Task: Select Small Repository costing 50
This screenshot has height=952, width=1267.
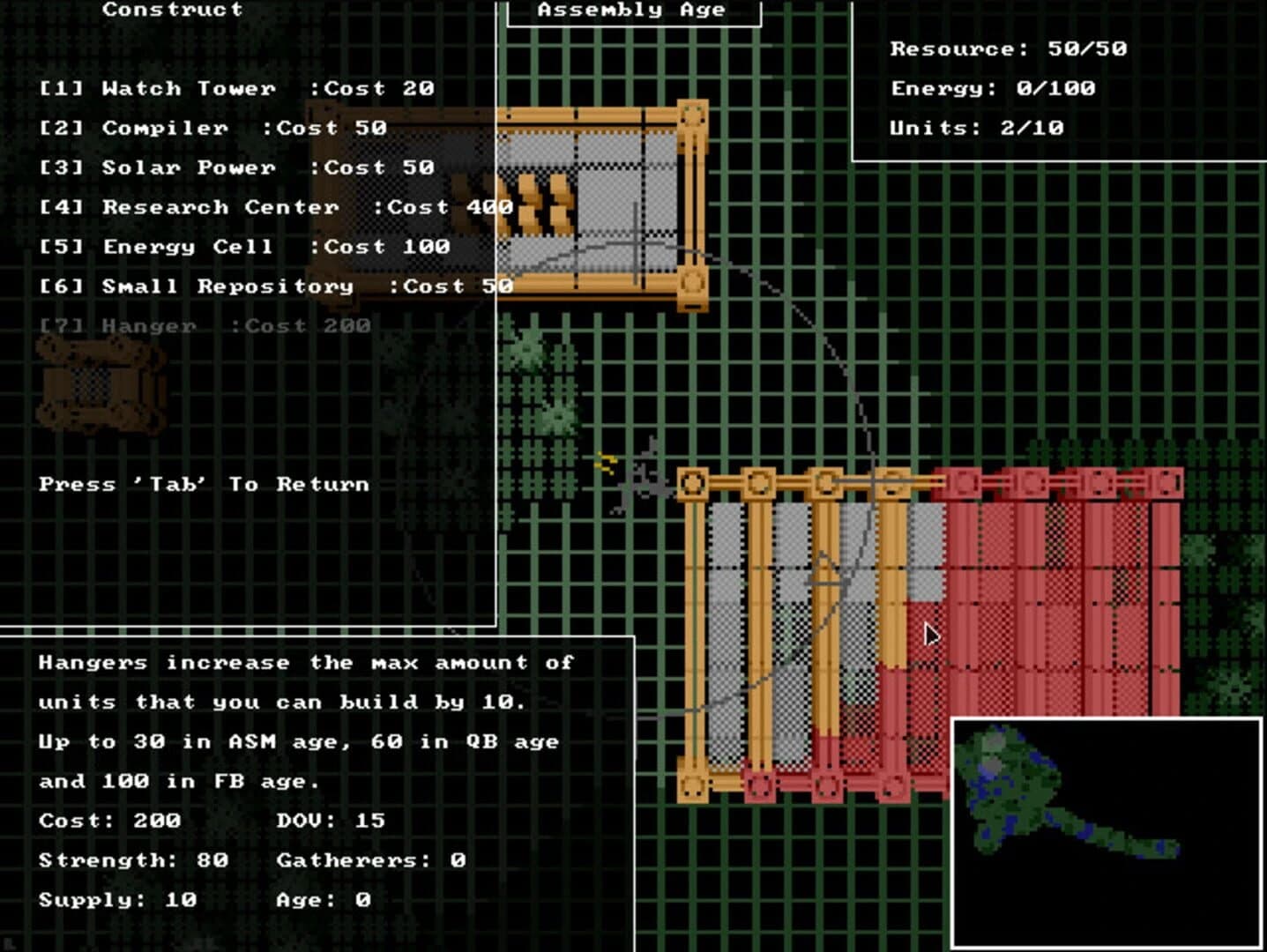Action: [x=273, y=286]
